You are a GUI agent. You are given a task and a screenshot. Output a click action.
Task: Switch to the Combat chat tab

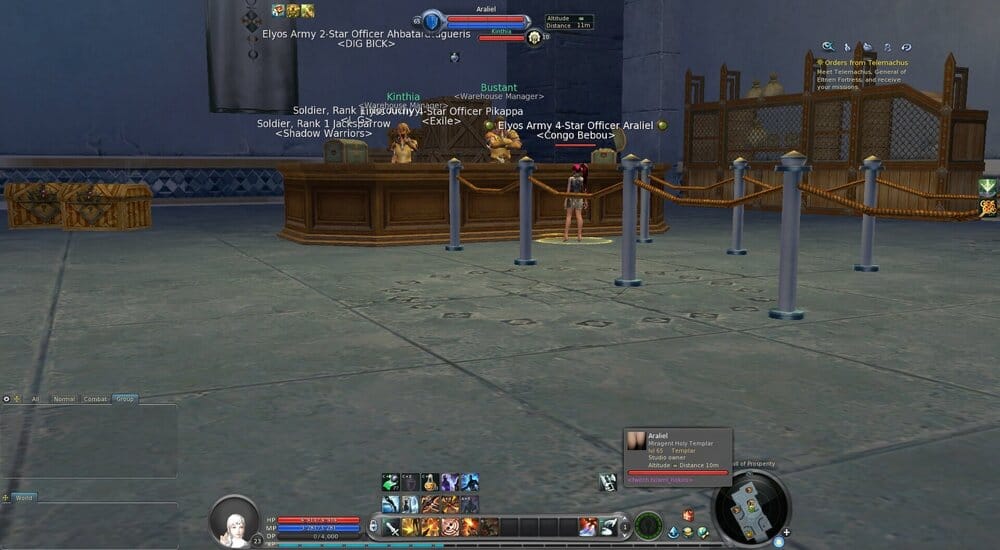95,399
